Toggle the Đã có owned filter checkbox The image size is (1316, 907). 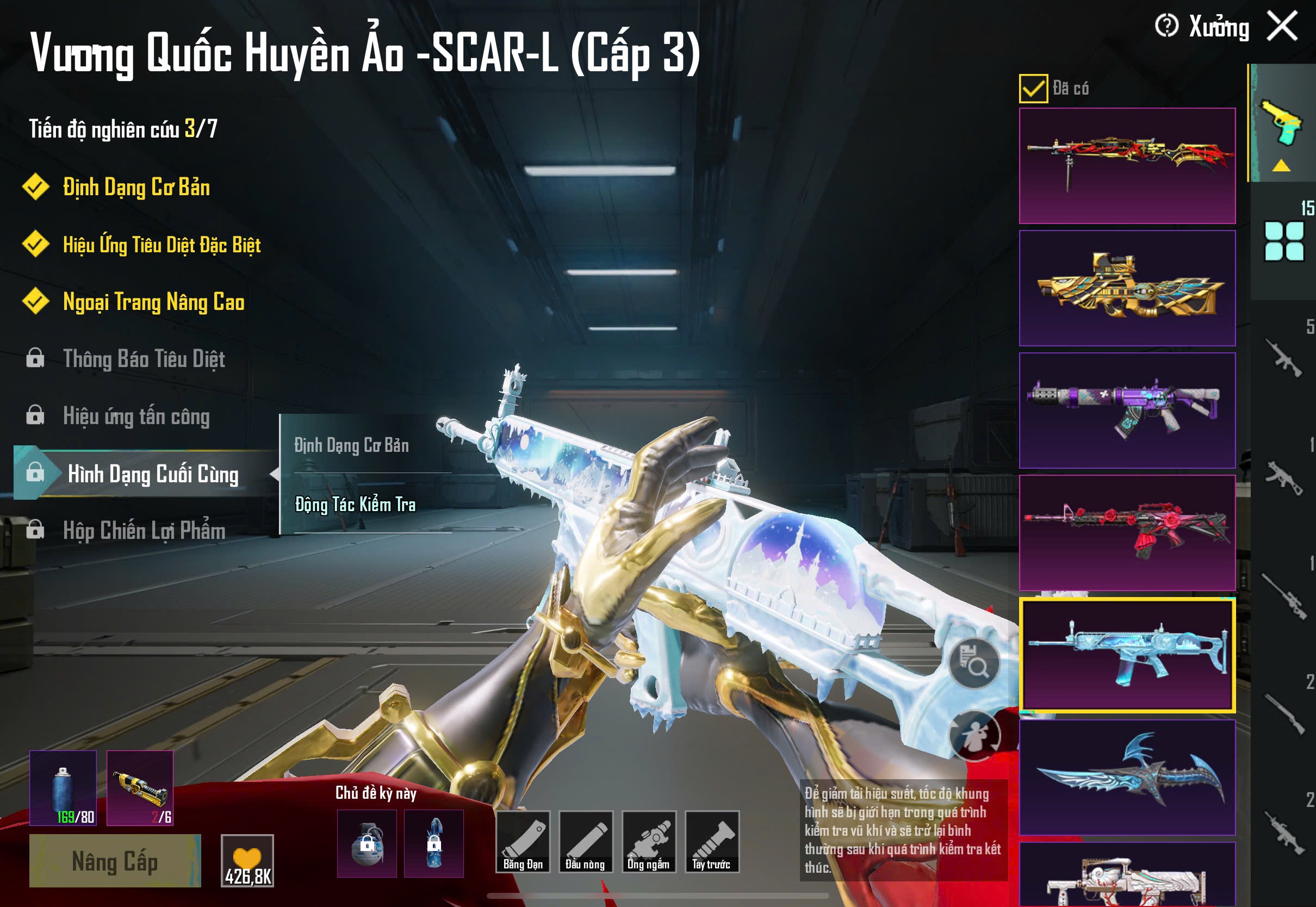coord(1033,89)
